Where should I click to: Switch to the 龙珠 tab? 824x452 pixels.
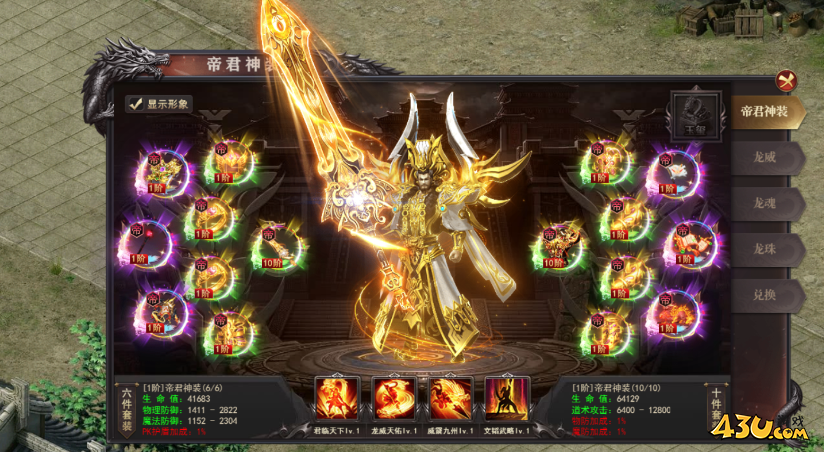[x=763, y=249]
